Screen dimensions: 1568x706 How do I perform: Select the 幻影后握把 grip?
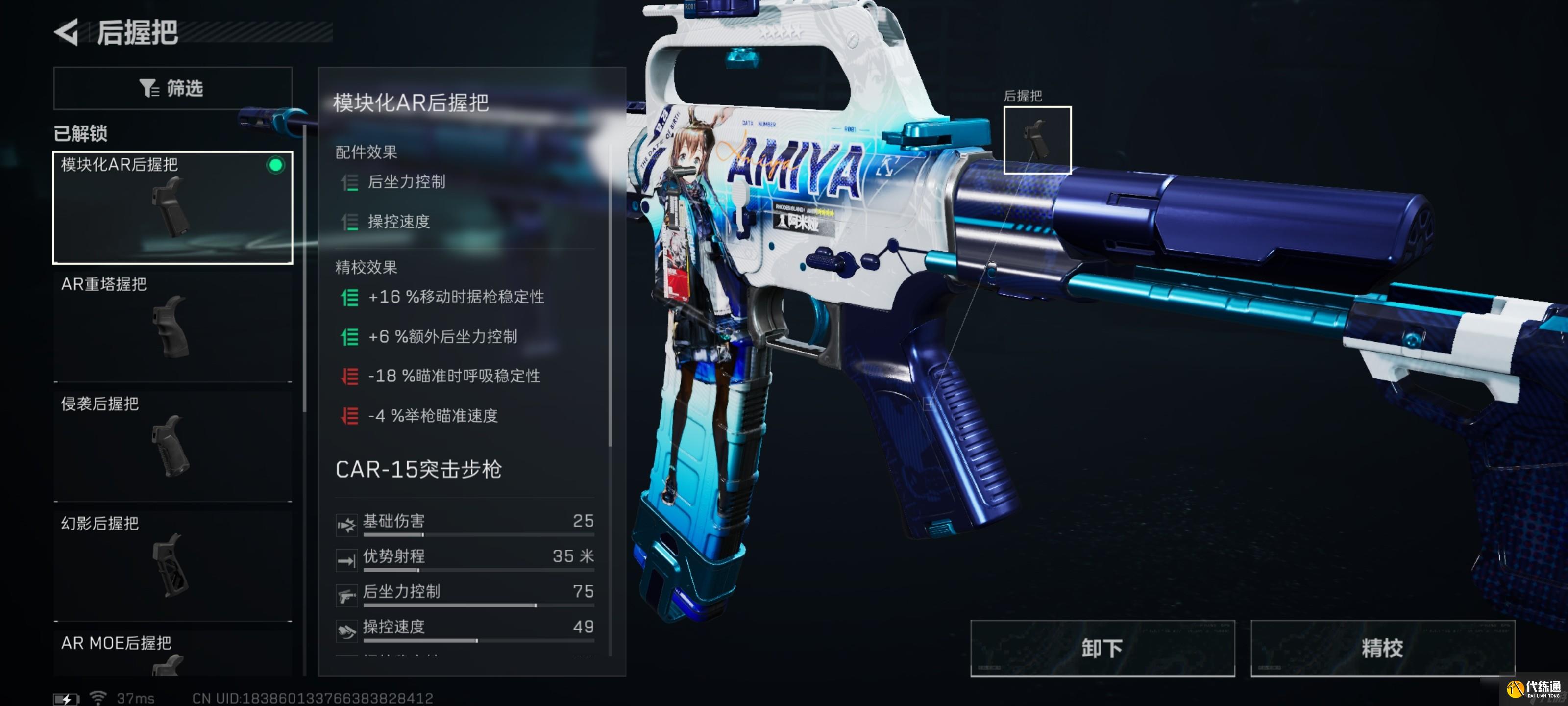tap(172, 564)
